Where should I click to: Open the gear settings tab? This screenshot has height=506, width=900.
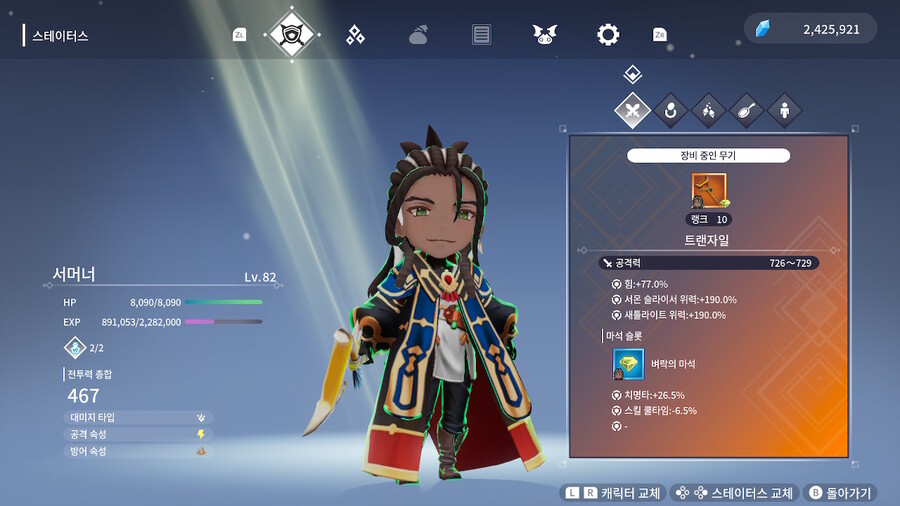[x=608, y=35]
